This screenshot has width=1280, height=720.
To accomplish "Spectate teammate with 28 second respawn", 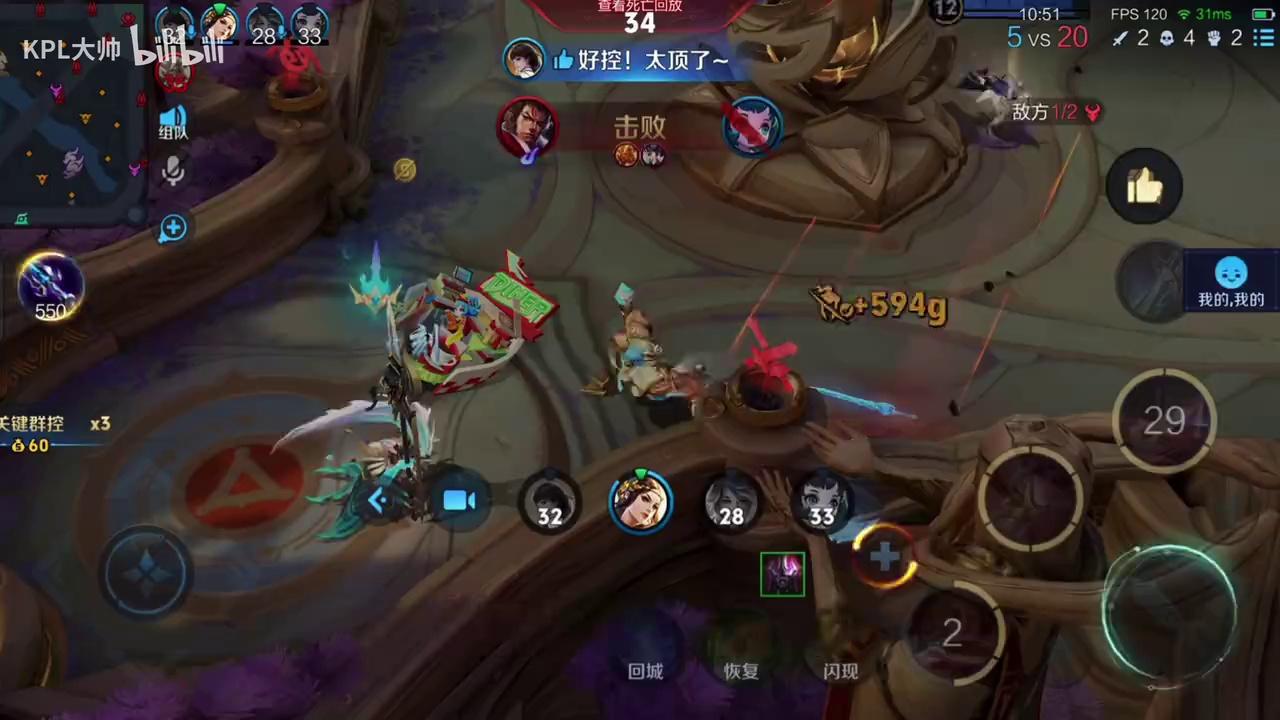I will [732, 502].
